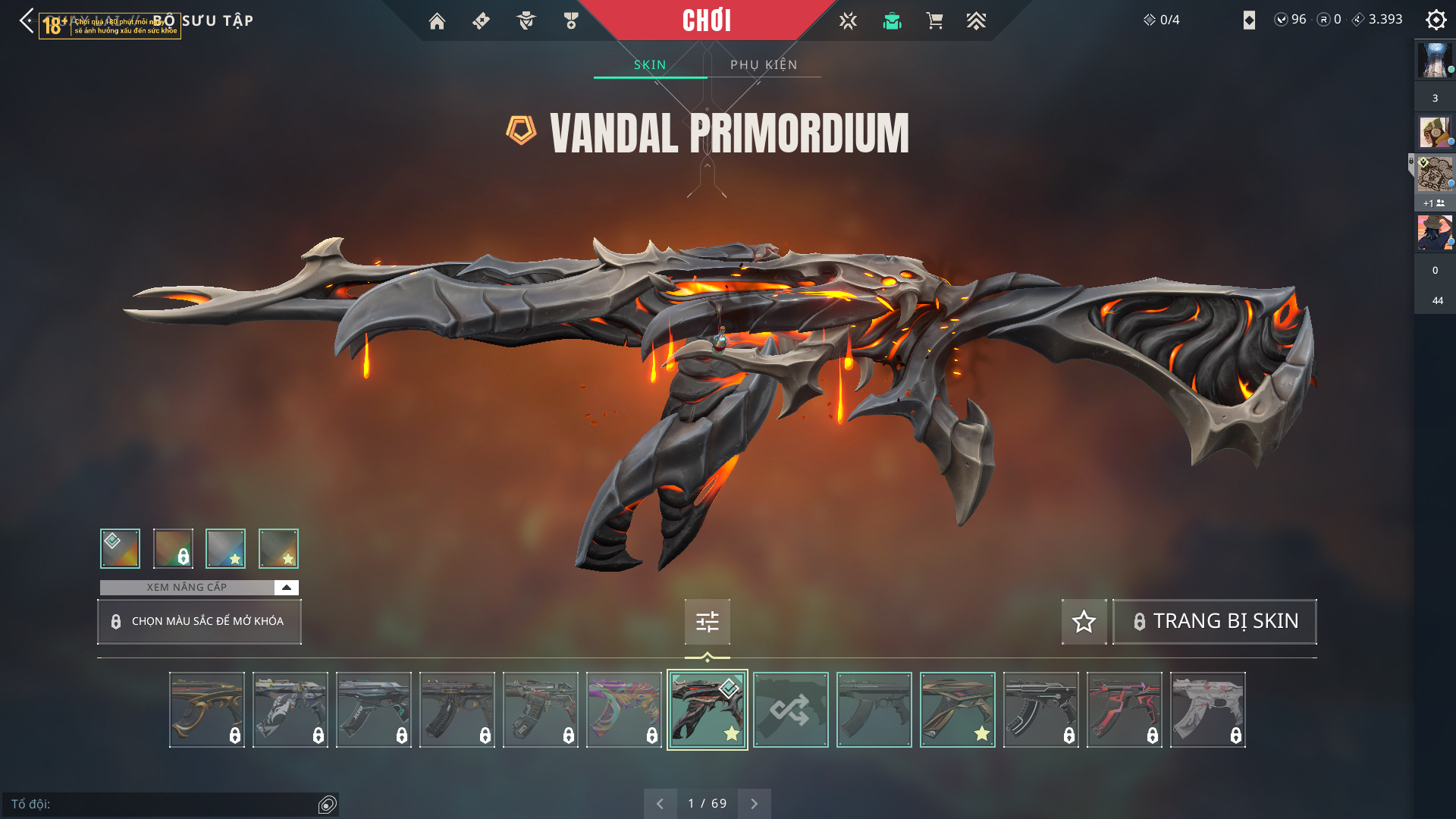Select the random shuffle skin tile
Viewport: 1456px width, 819px height.
pos(791,710)
